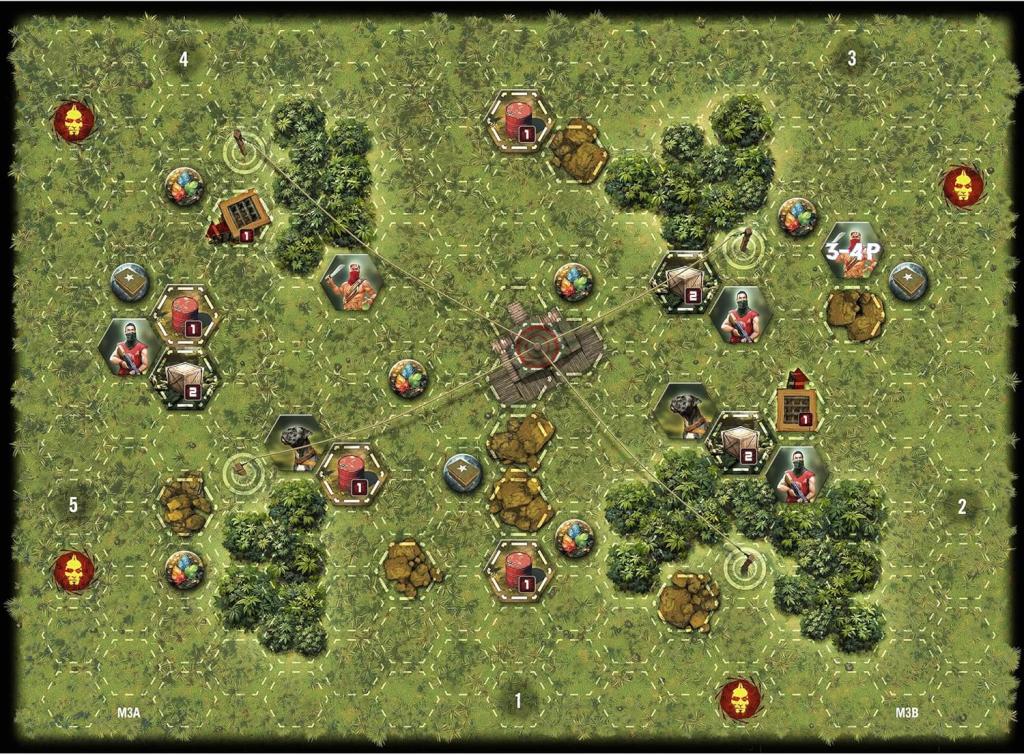Choose starting position number 4
The width and height of the screenshot is (1024, 755).
184,59
